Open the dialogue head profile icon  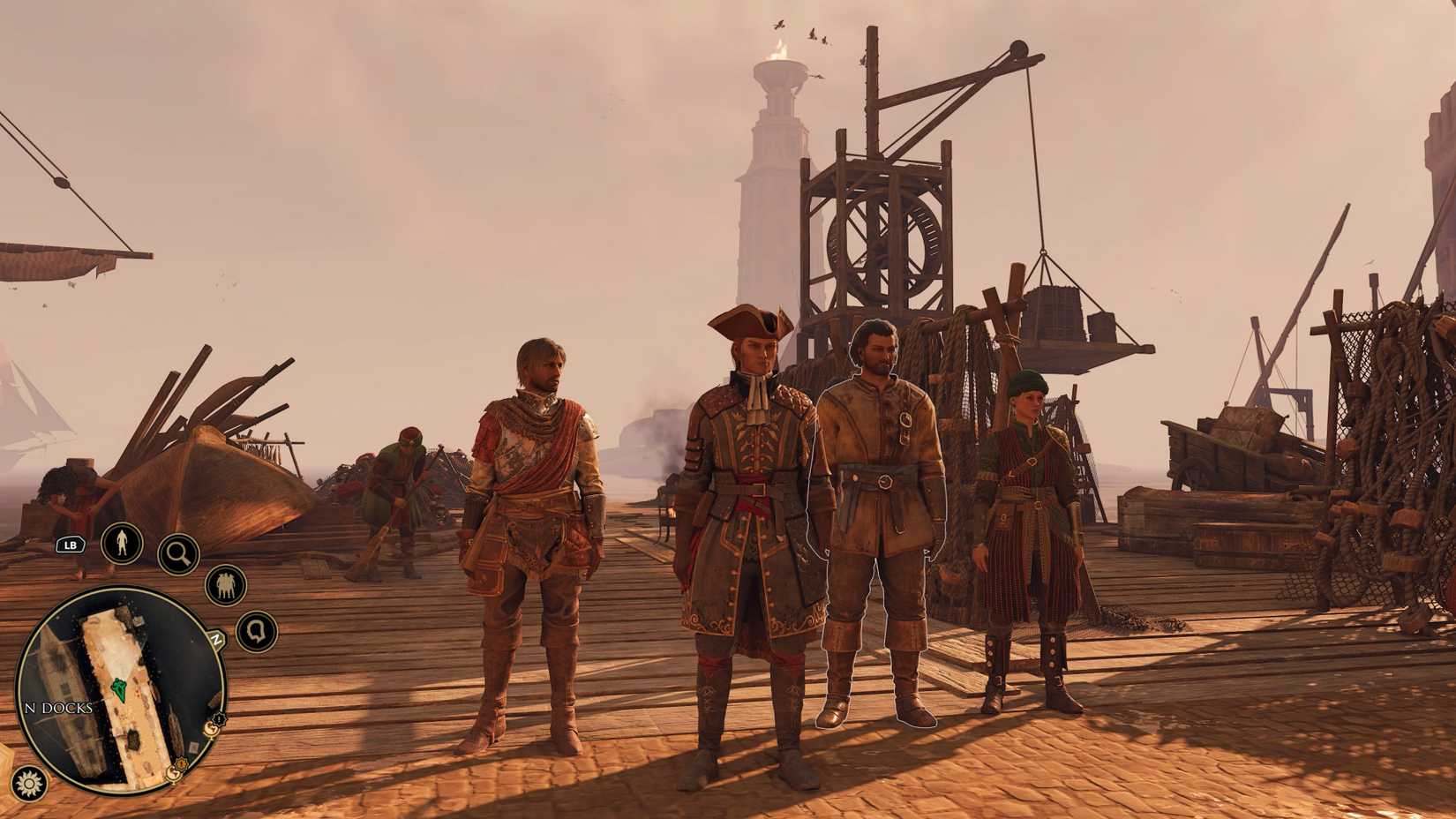256,634
